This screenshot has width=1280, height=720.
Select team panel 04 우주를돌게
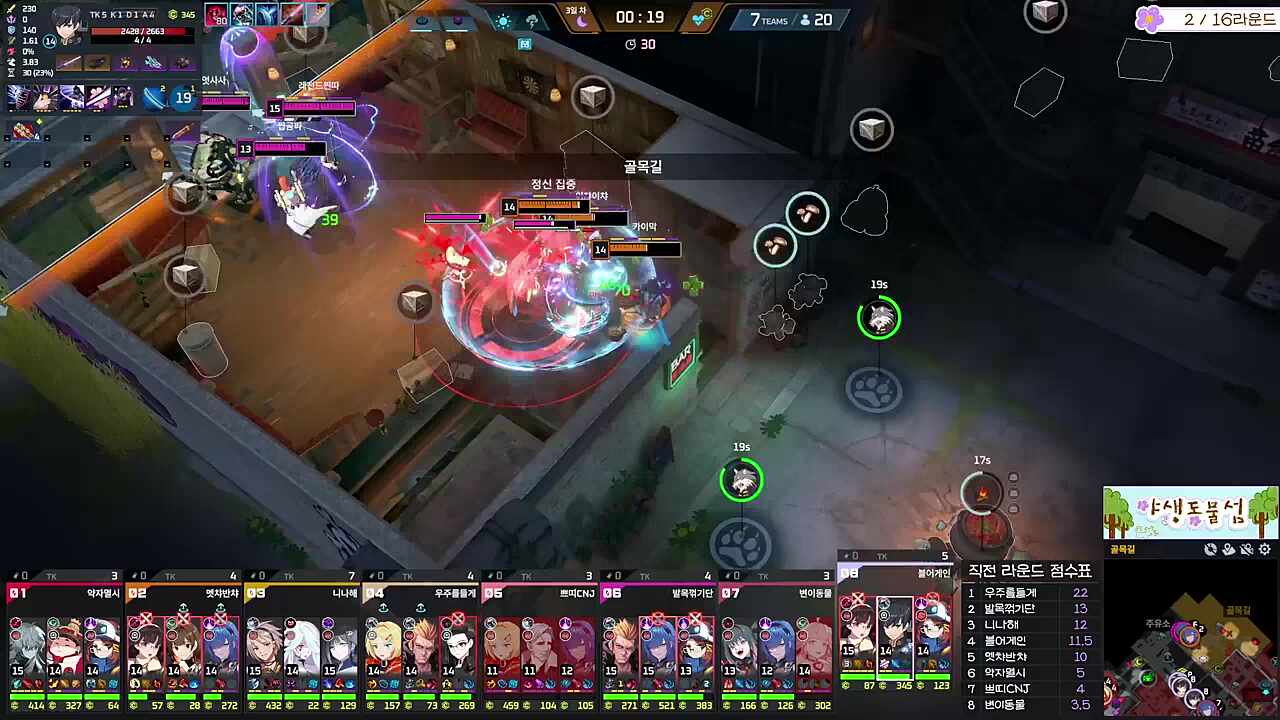(420, 640)
